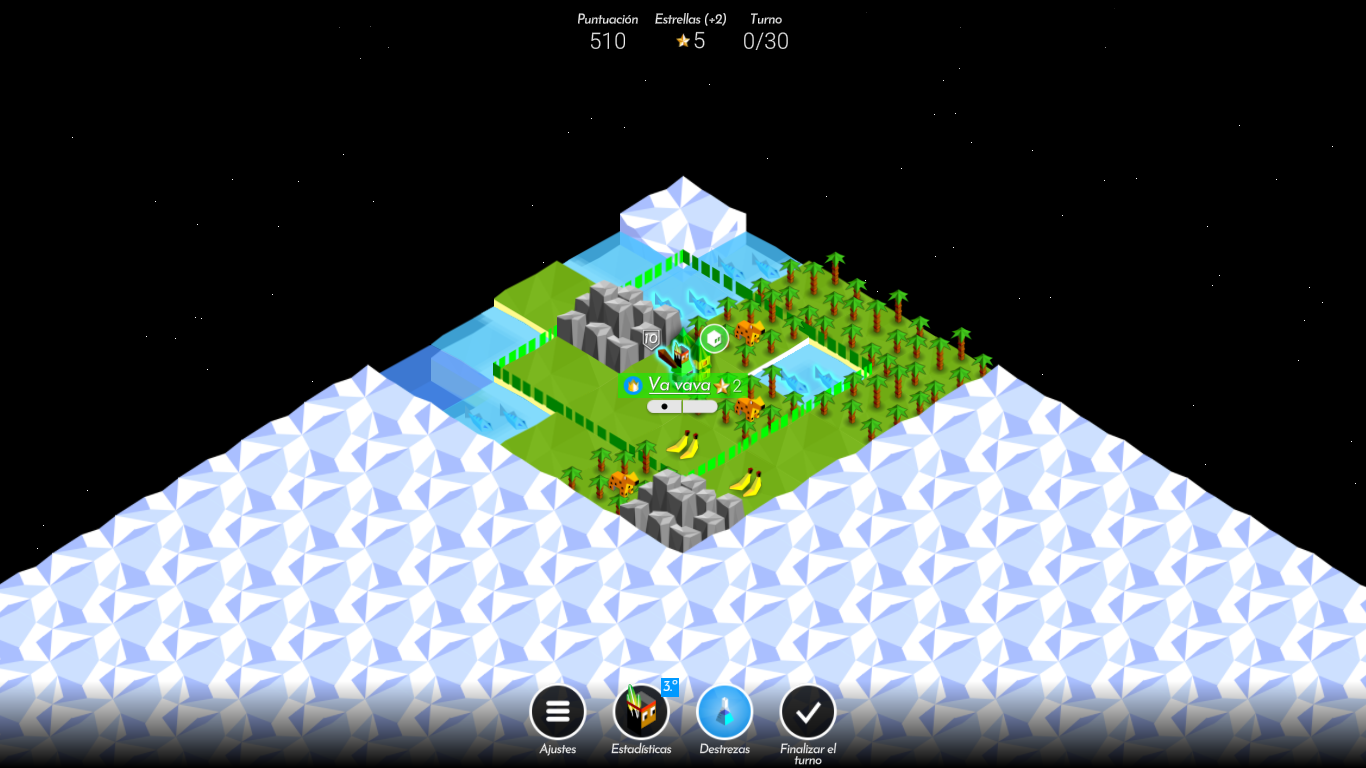Click a jaguar animal in the forest
The image size is (1366, 768).
click(747, 334)
